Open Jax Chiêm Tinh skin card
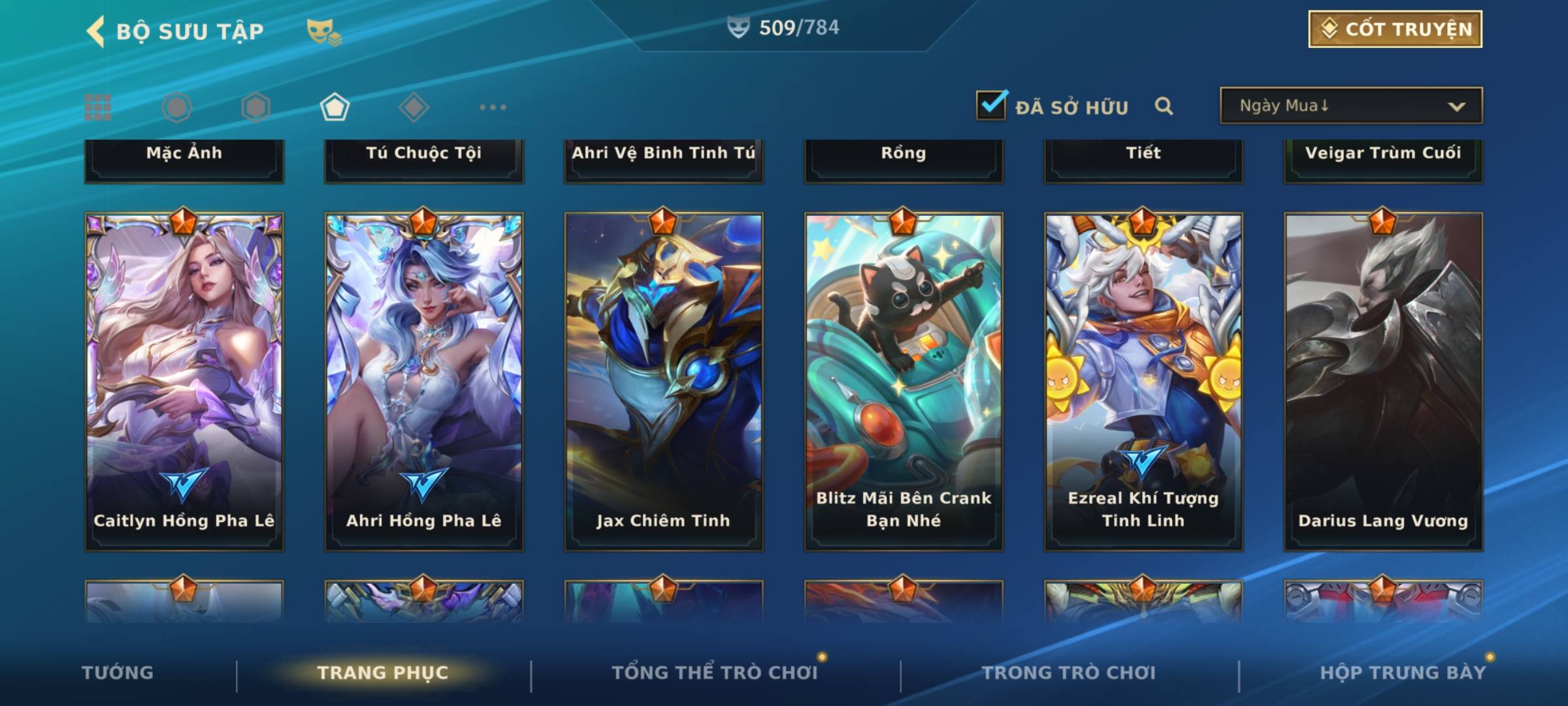 tap(663, 380)
